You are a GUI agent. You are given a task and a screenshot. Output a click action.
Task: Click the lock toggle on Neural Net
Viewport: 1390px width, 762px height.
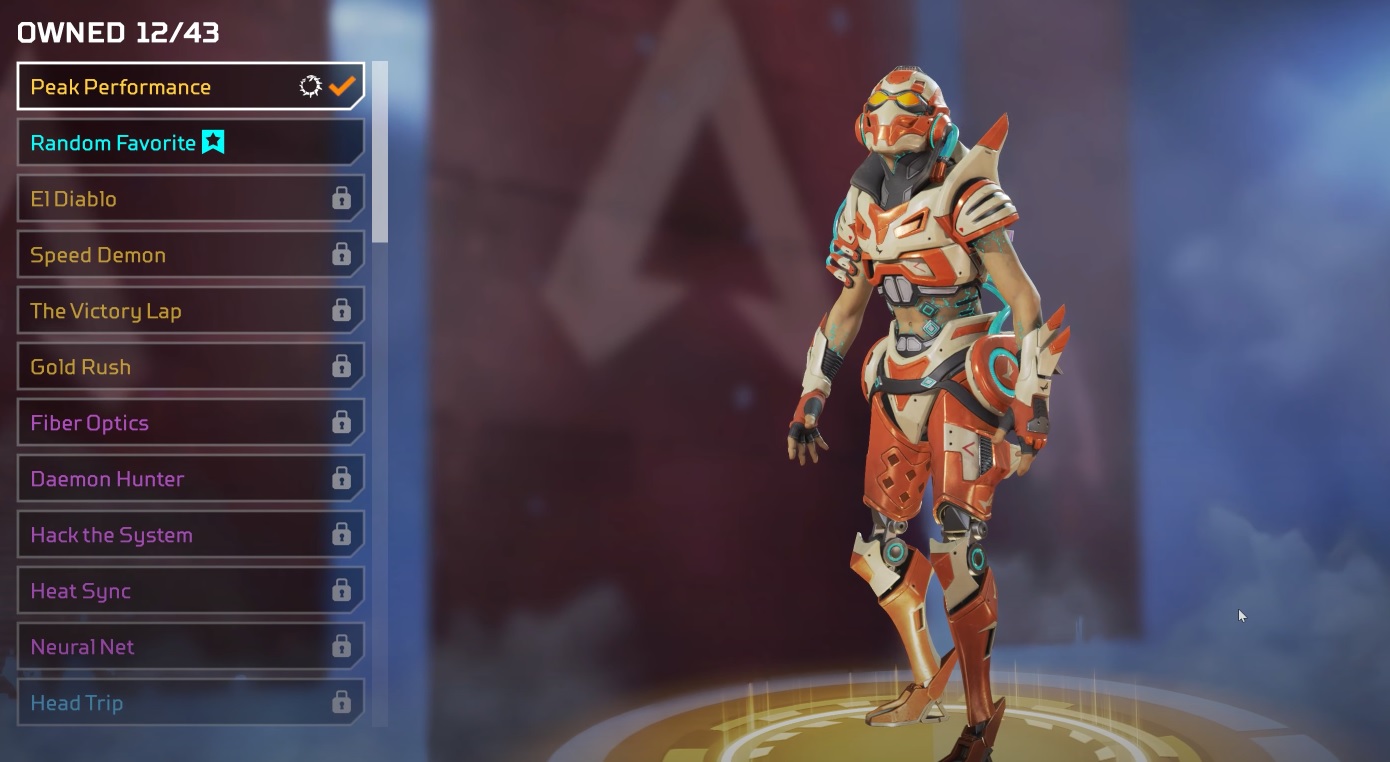click(x=343, y=647)
